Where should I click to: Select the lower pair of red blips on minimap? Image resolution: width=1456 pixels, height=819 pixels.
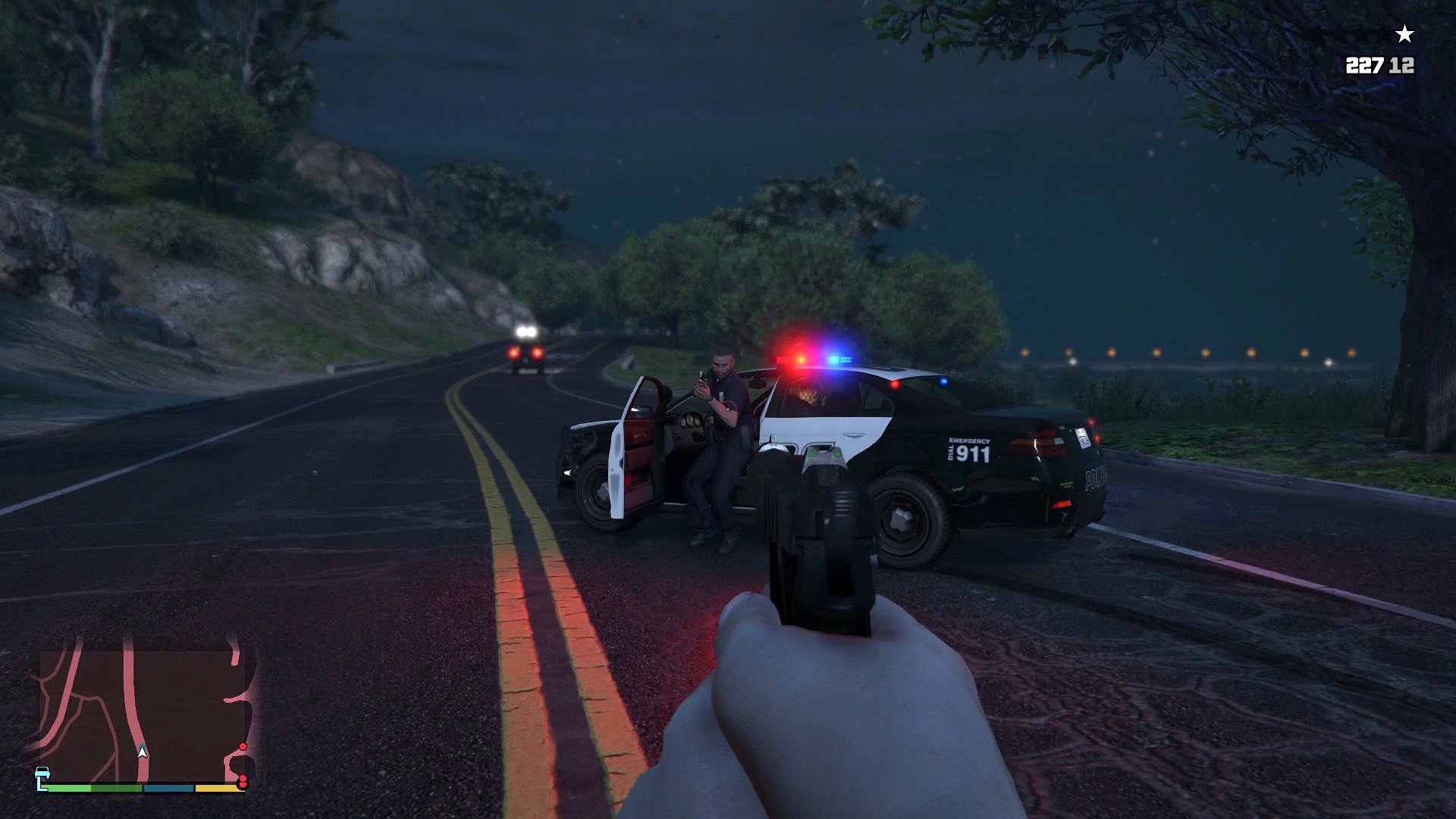243,781
